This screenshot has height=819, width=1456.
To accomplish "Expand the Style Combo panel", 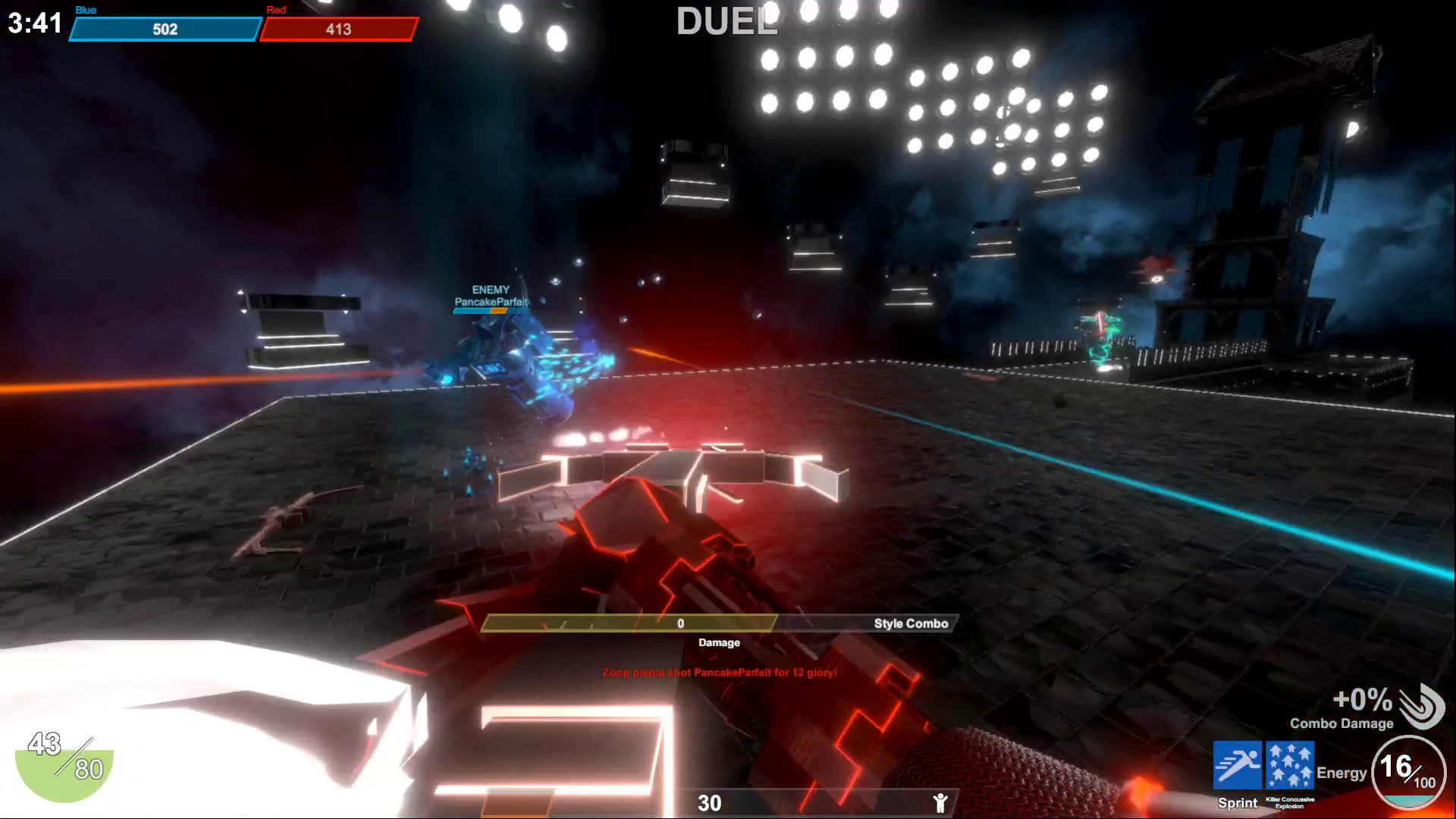I will click(x=908, y=623).
